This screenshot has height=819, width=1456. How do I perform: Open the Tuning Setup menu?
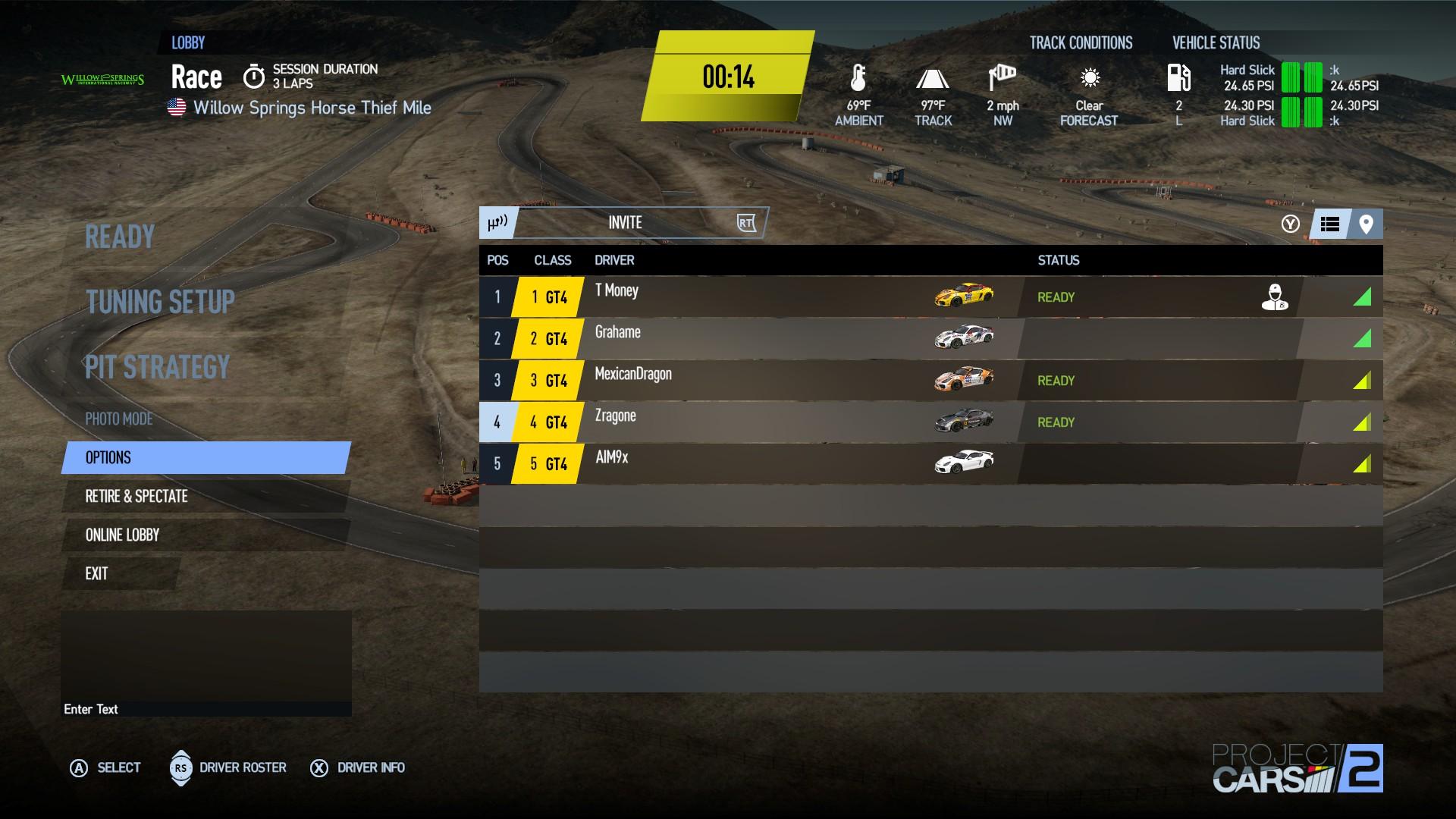point(160,302)
